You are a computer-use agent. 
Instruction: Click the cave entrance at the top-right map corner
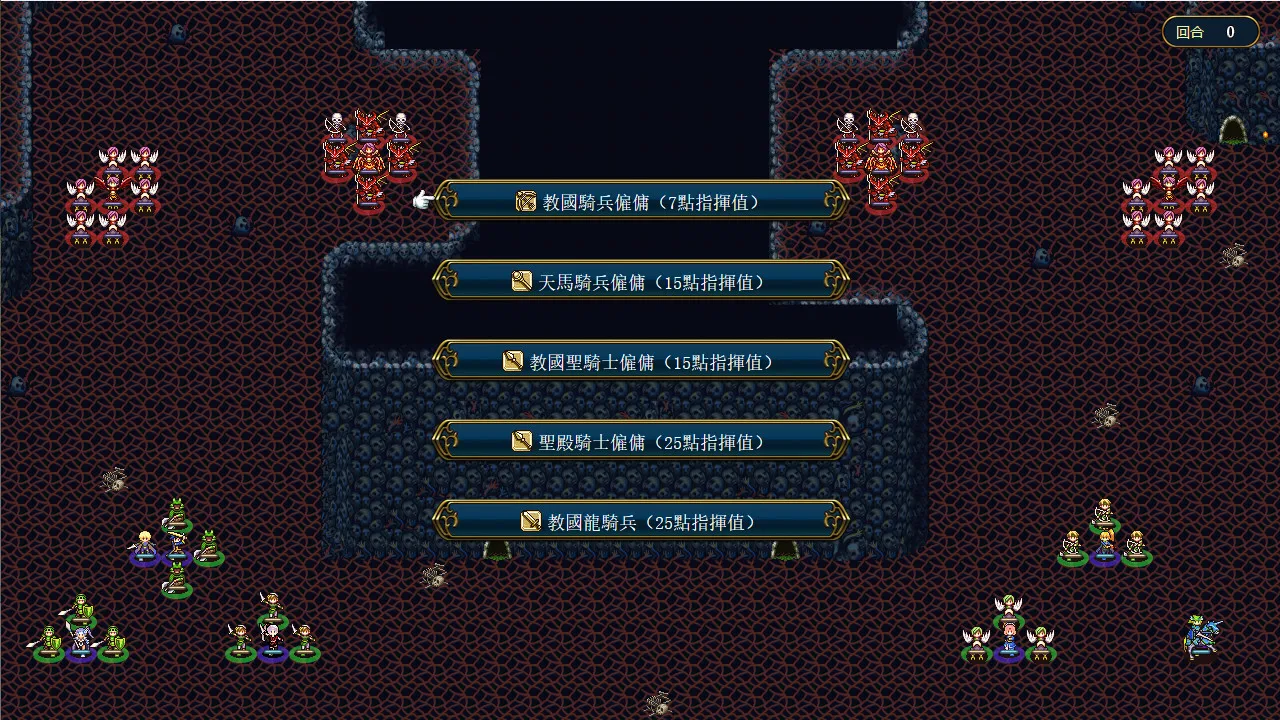[x=1235, y=131]
